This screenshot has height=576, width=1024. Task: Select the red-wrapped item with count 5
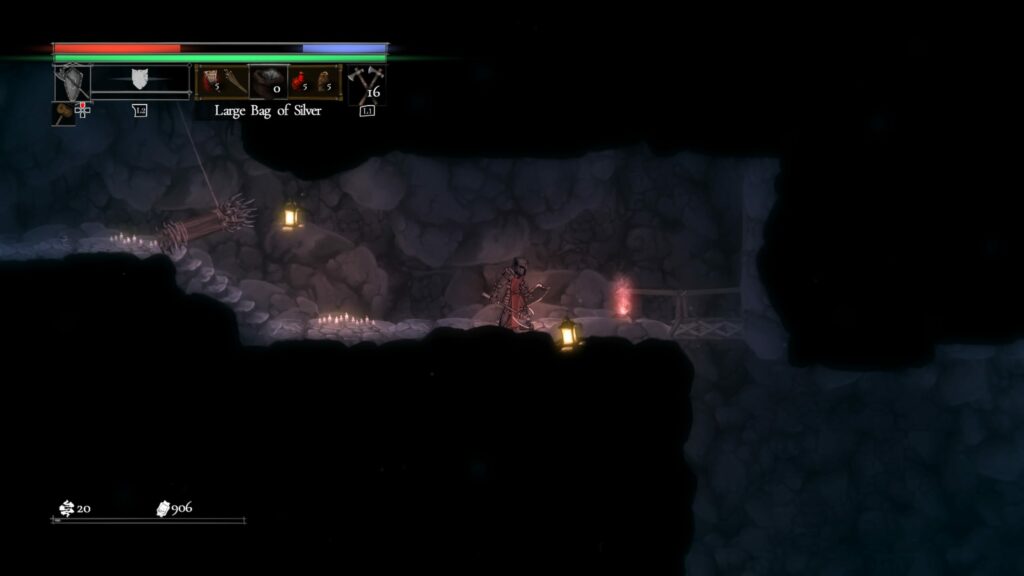click(x=209, y=82)
